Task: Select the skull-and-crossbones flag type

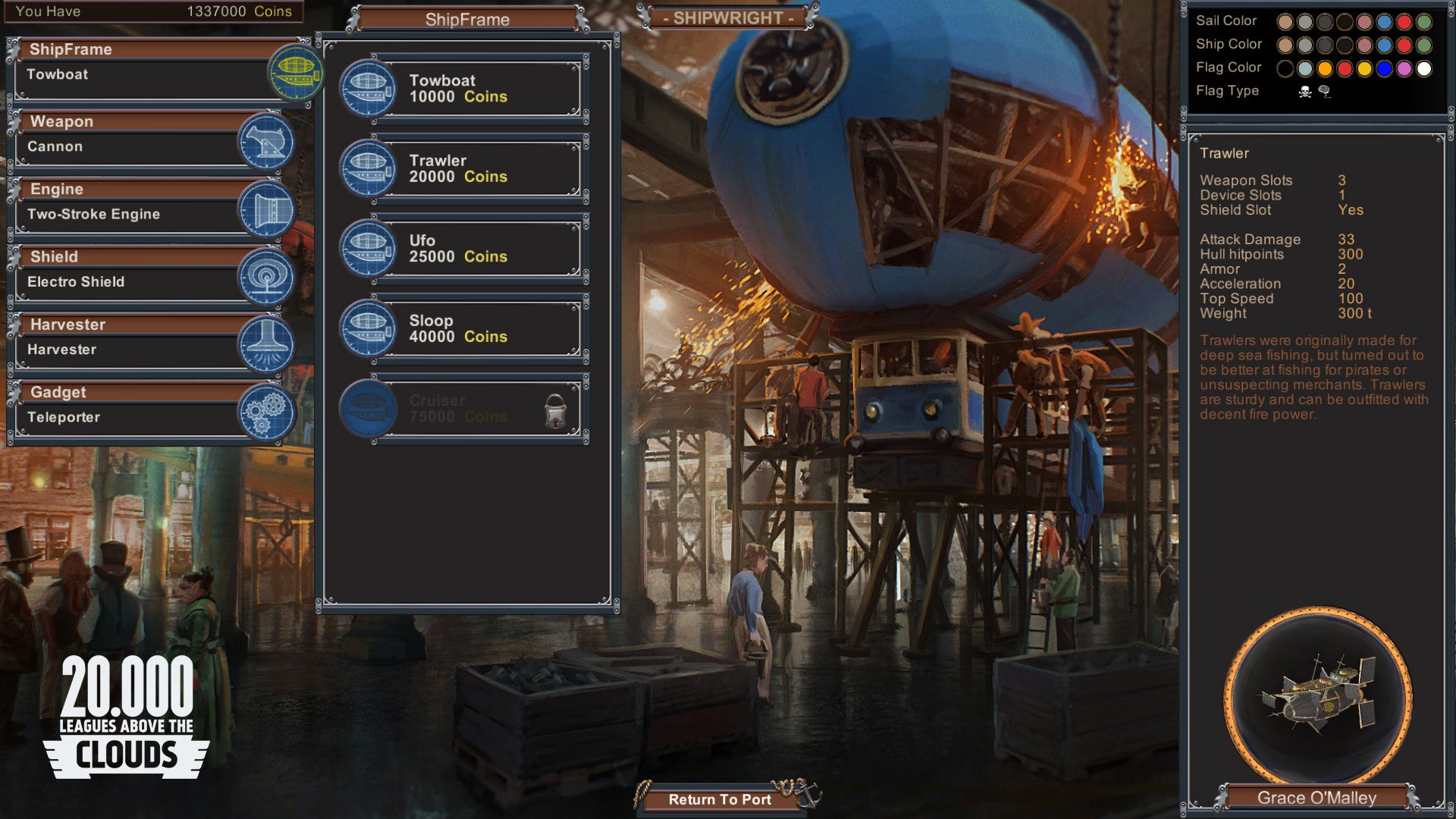Action: pyautogui.click(x=1305, y=92)
